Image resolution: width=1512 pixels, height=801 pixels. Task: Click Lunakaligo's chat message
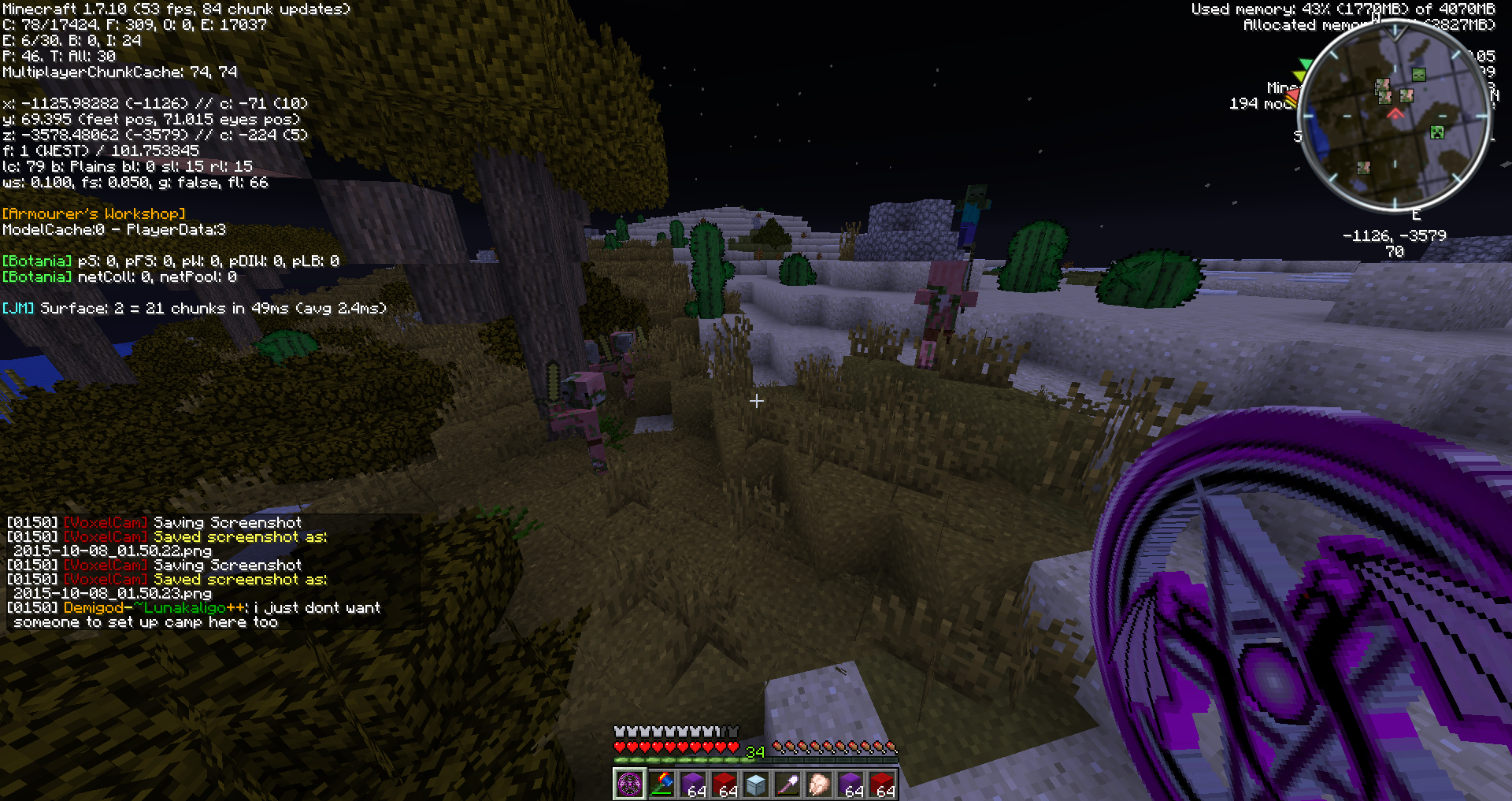click(x=197, y=614)
